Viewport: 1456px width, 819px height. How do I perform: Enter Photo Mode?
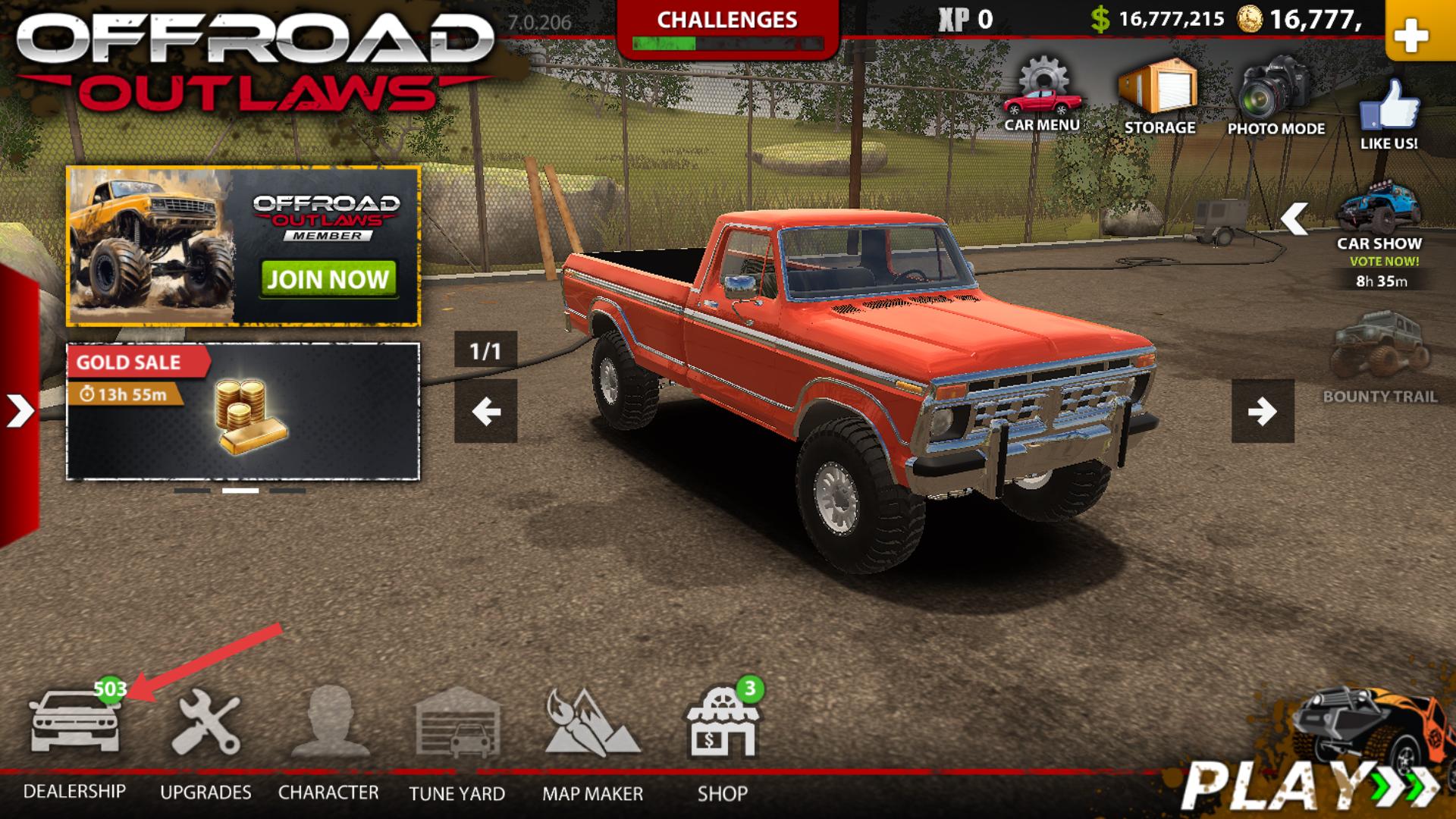click(1276, 96)
